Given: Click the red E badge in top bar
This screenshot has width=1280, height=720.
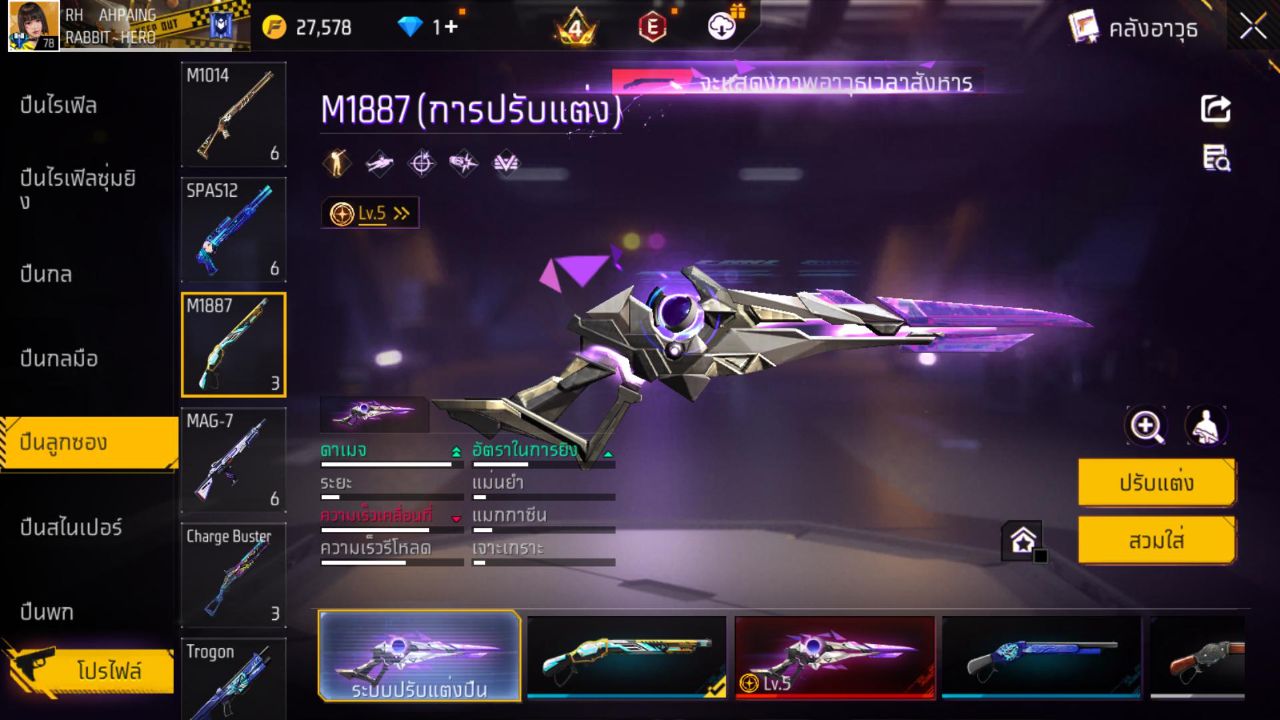Looking at the screenshot, I should 651,27.
